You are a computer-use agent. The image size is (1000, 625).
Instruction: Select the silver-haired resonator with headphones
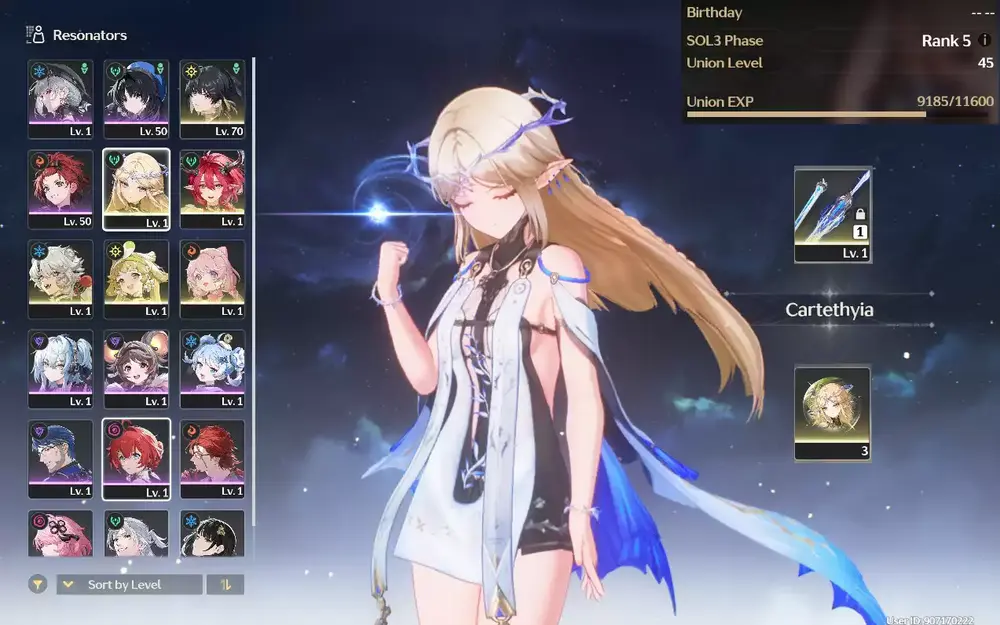pos(60,368)
